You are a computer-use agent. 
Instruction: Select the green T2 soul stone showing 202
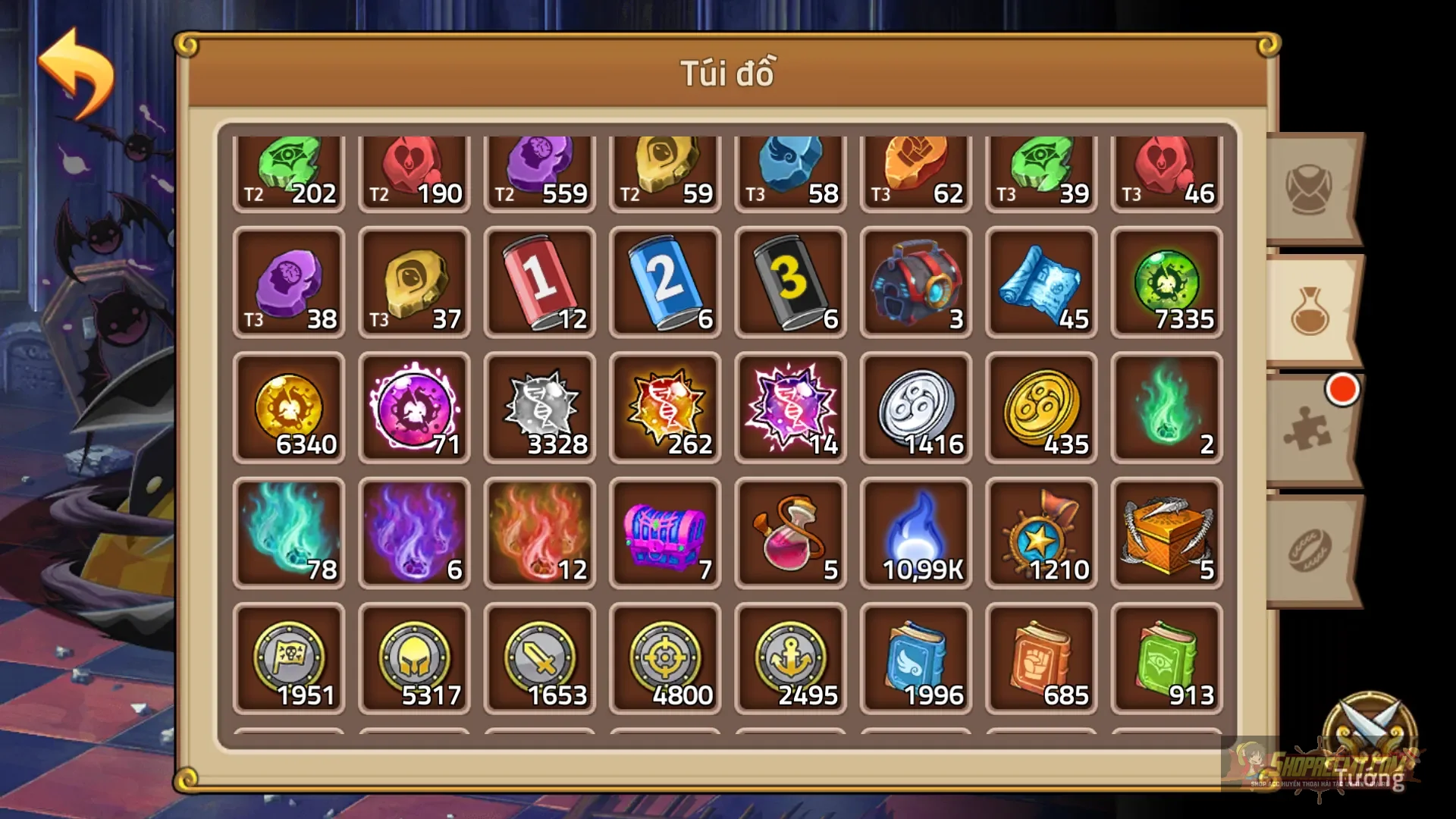[290, 171]
